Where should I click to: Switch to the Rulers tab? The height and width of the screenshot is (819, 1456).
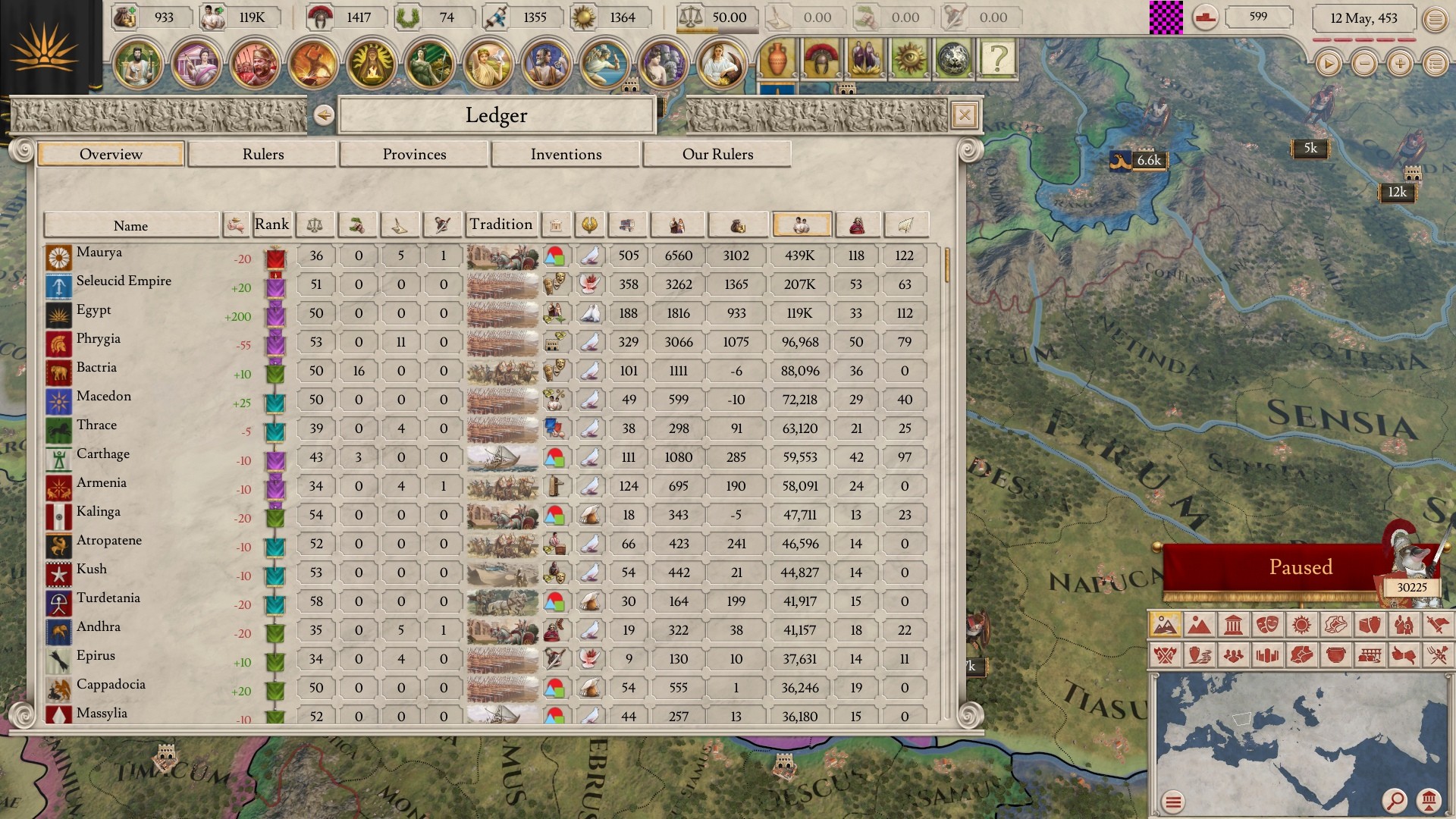pyautogui.click(x=262, y=154)
